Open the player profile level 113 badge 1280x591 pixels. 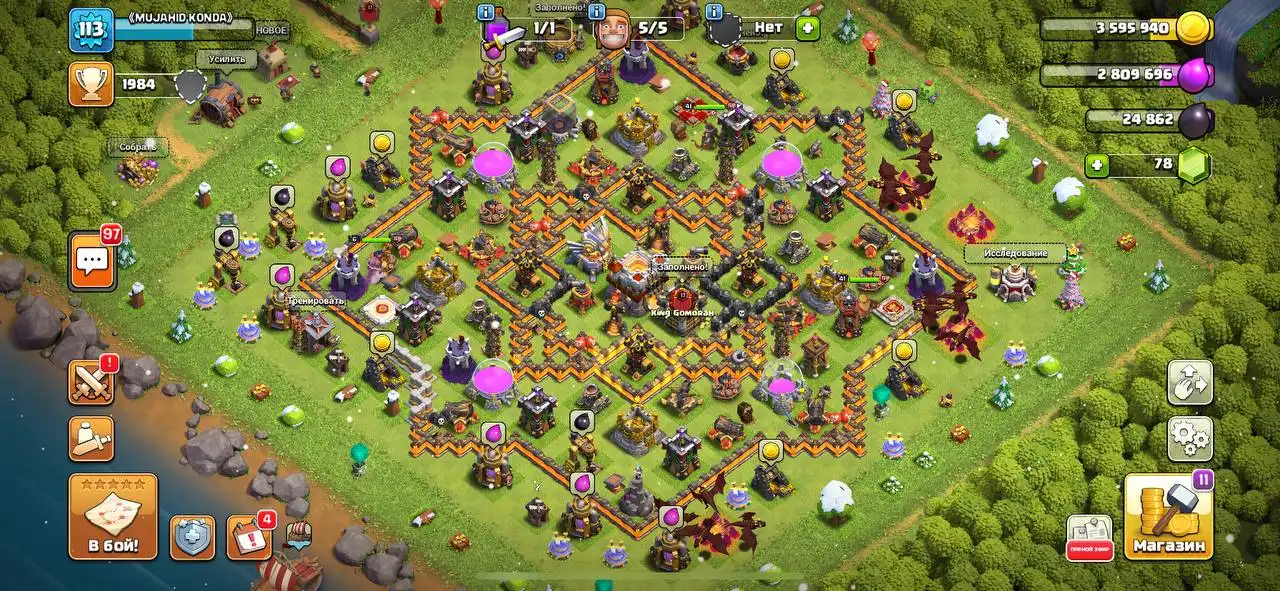coord(90,30)
